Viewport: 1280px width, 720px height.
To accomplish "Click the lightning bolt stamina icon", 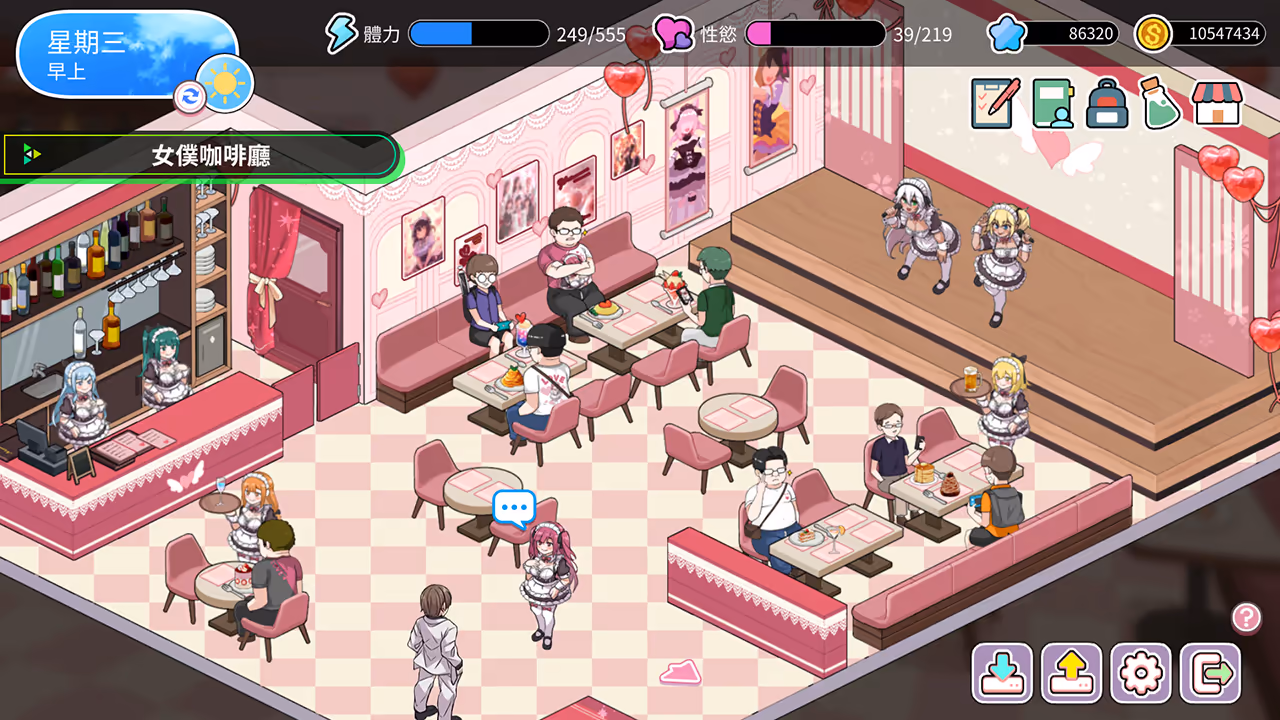I will (x=344, y=33).
